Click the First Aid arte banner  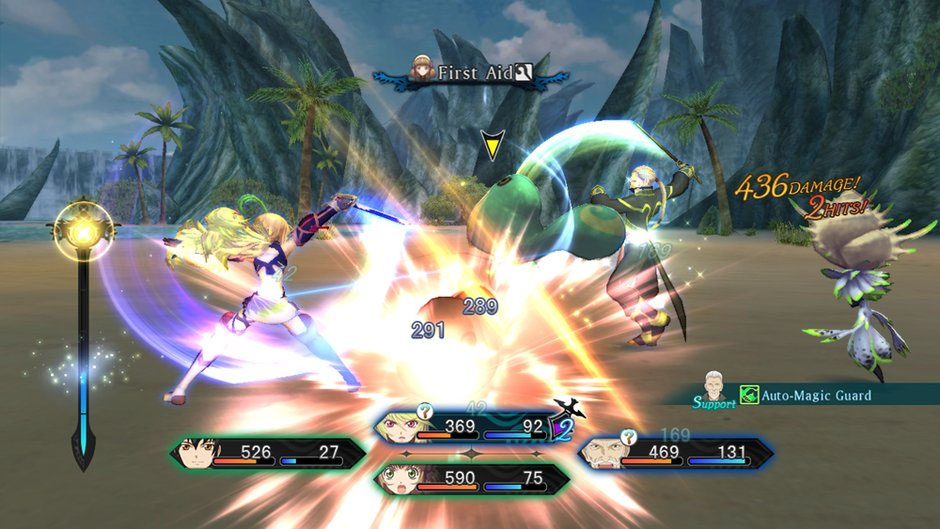(470, 73)
